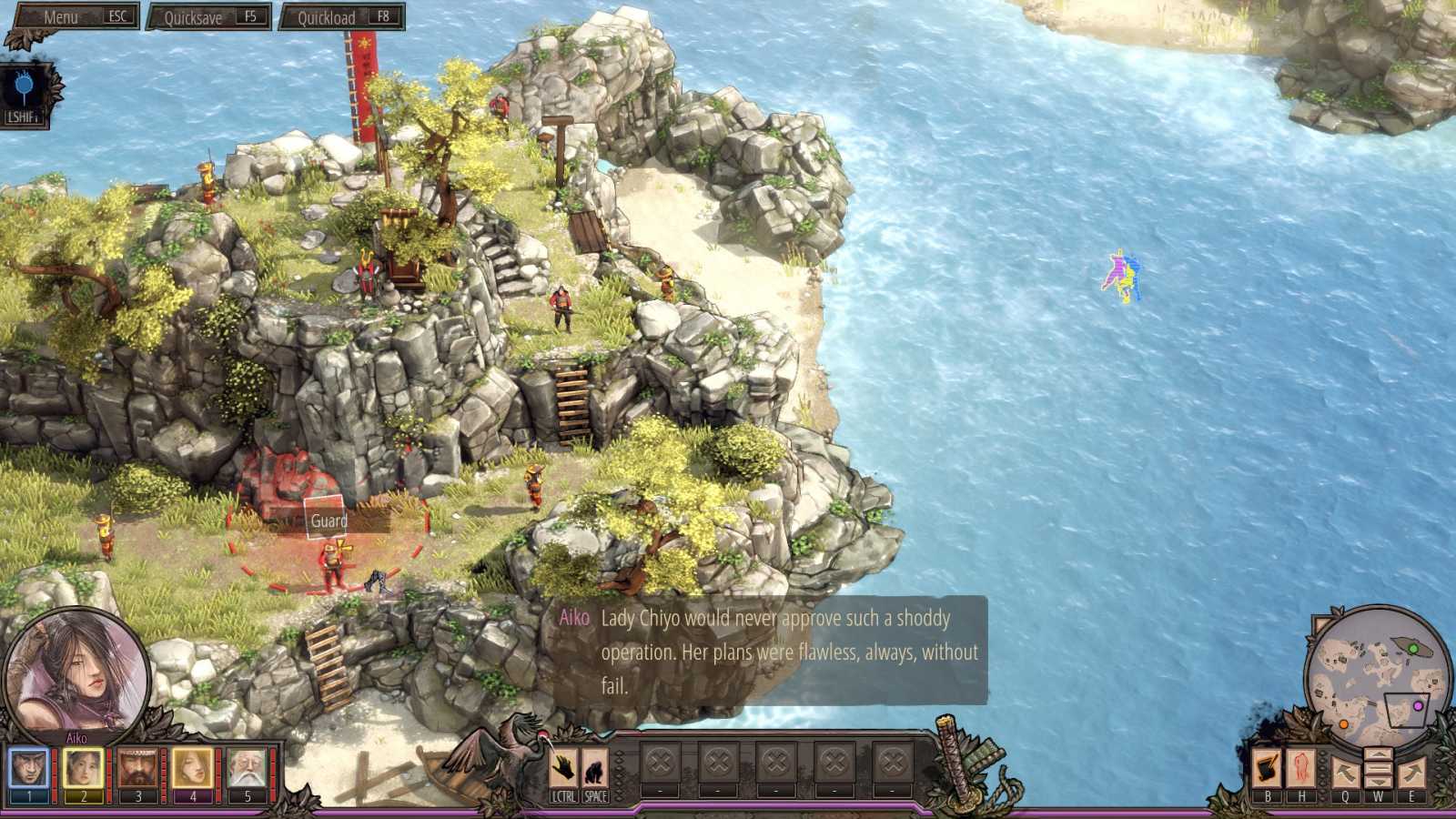The width and height of the screenshot is (1456, 819).
Task: Open the scroll and brush notes icon
Action: pos(1267,769)
